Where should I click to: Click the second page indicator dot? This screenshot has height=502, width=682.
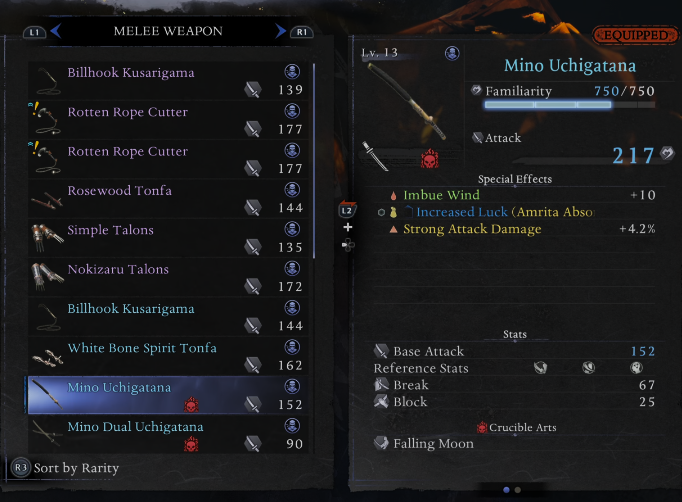click(517, 490)
